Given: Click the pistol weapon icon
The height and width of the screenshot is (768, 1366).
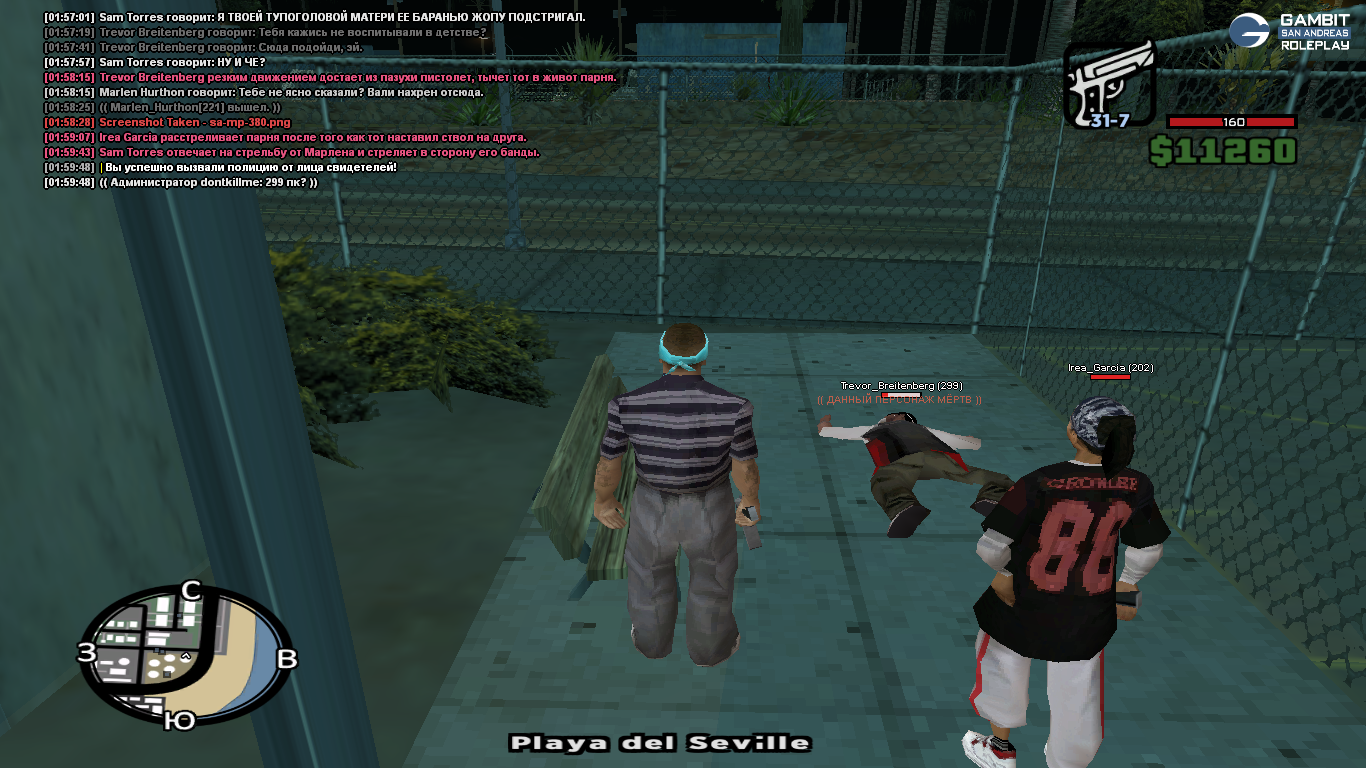Looking at the screenshot, I should [1108, 86].
